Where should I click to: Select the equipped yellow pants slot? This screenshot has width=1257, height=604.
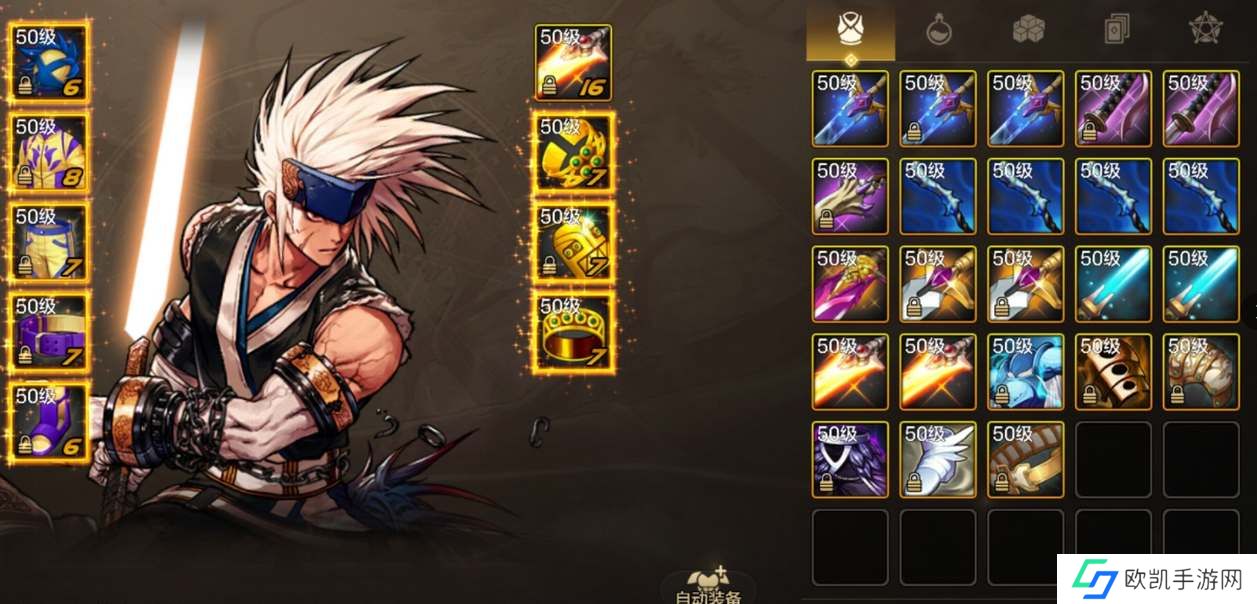coord(50,243)
